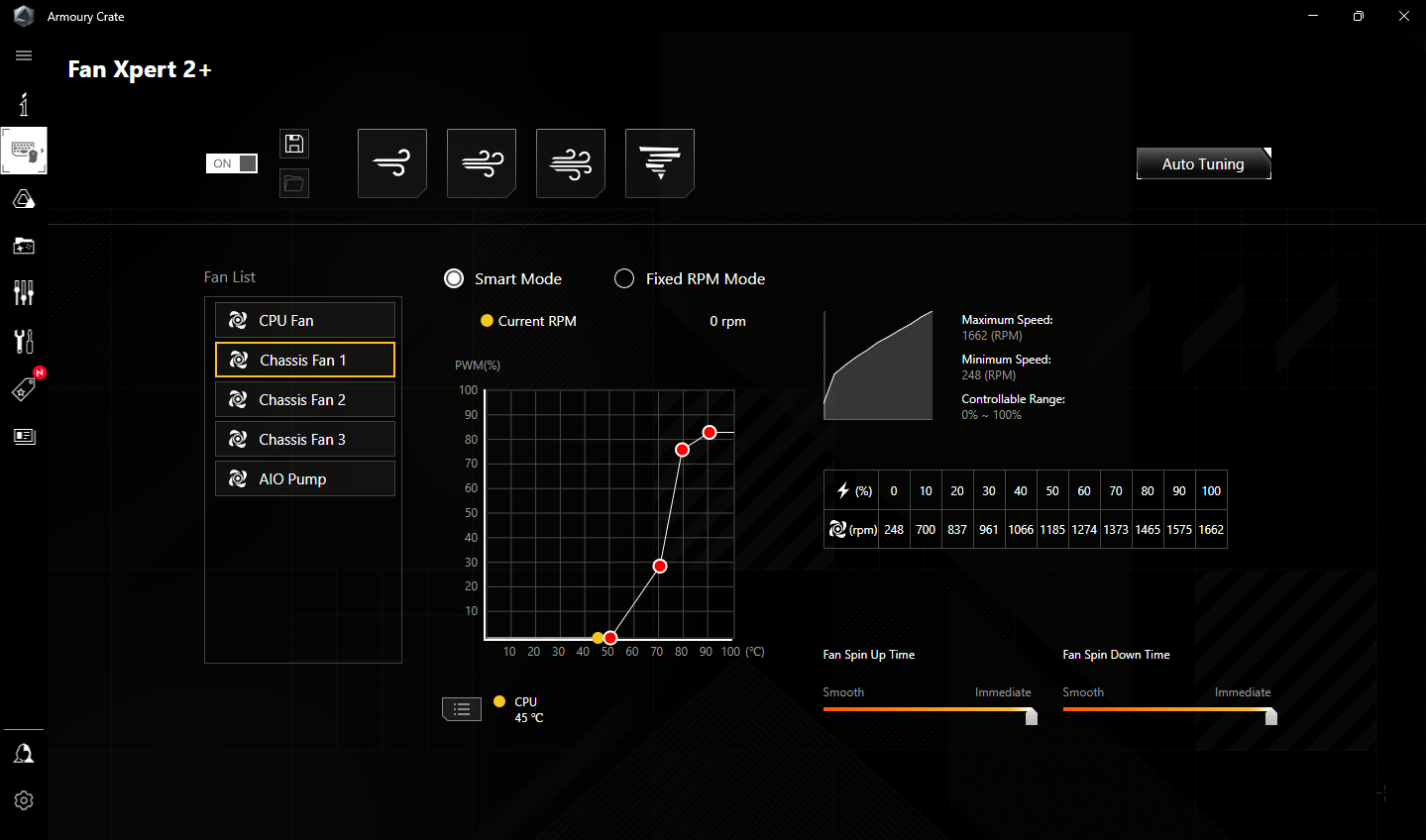Choose the Smart Mode radio option
Screen dimensions: 1426x840
coord(454,278)
